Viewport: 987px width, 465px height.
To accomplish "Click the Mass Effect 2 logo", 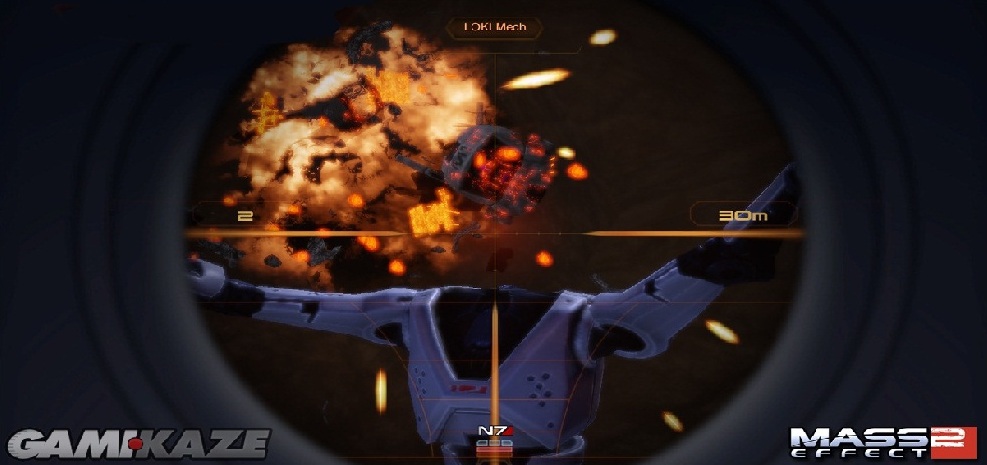I will pyautogui.click(x=883, y=442).
